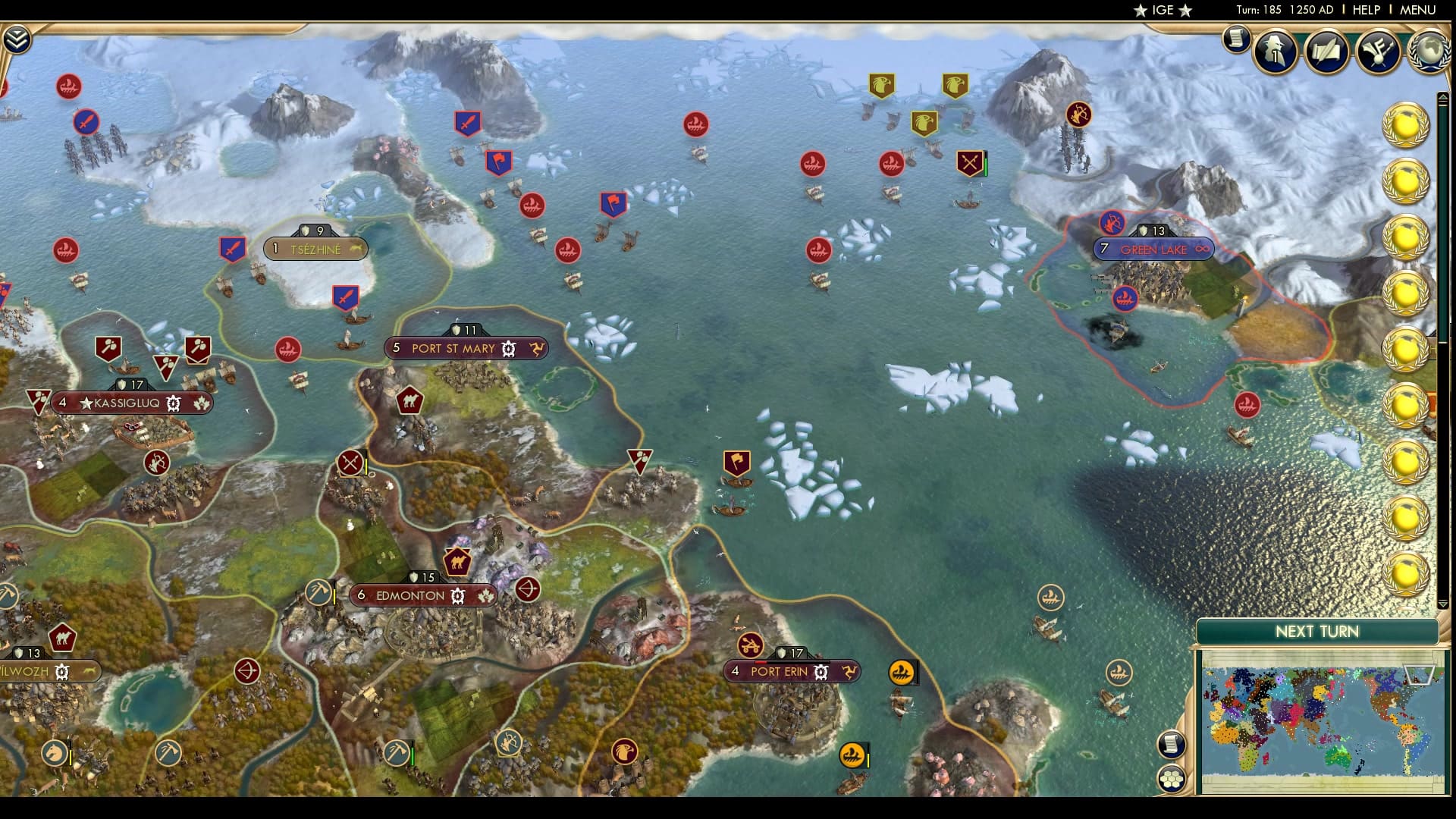Click Port Erin's production gear icon
Screen dimensions: 1456x819
click(x=820, y=670)
